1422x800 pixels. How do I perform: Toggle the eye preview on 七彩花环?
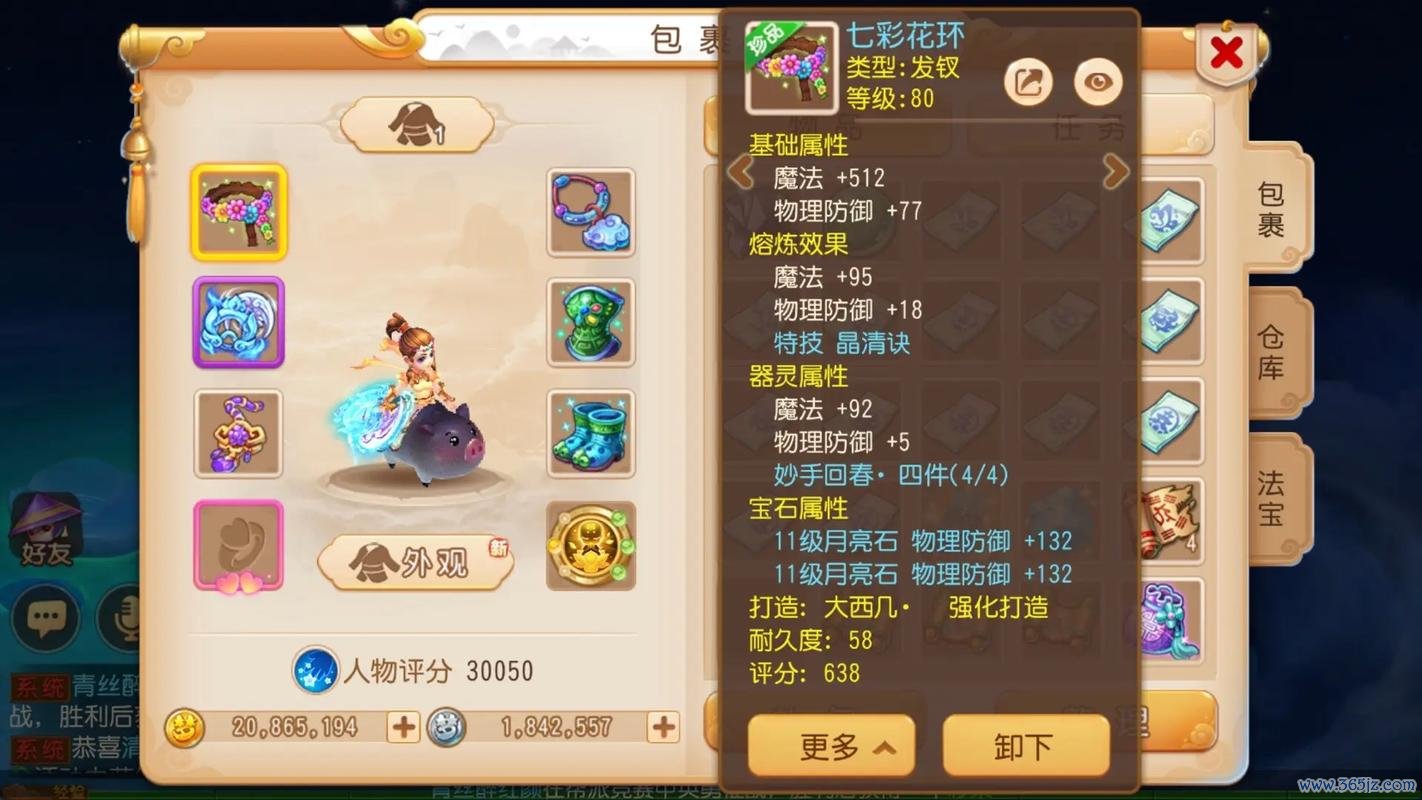(x=1097, y=81)
